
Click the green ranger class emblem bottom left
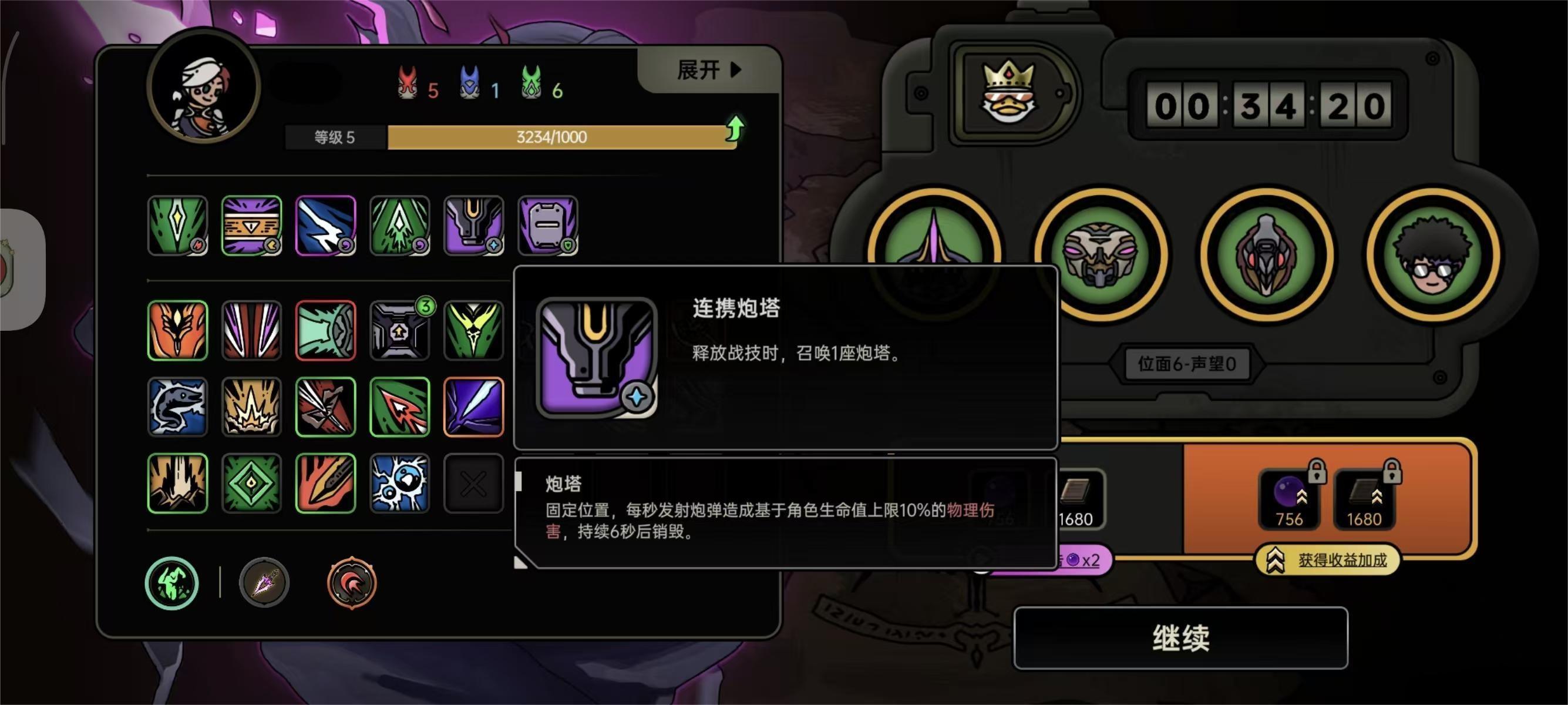tap(172, 583)
